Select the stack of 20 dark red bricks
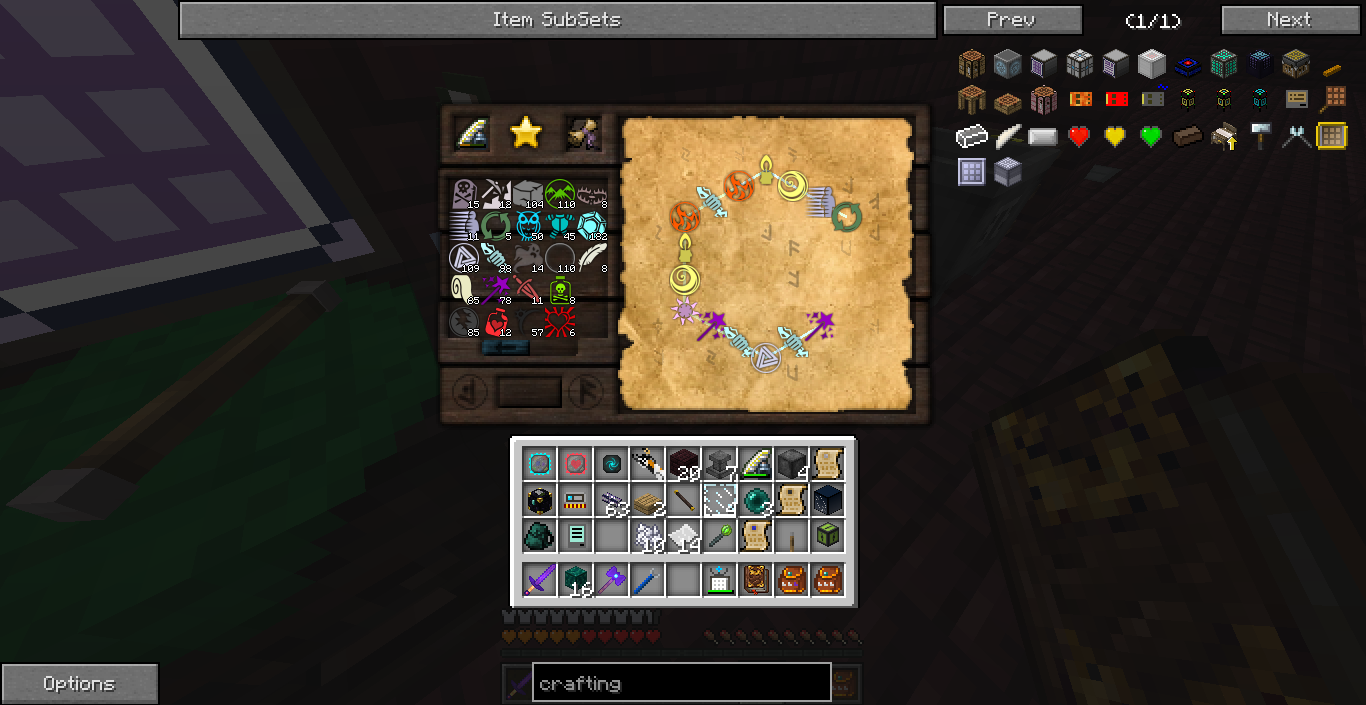 coord(684,463)
